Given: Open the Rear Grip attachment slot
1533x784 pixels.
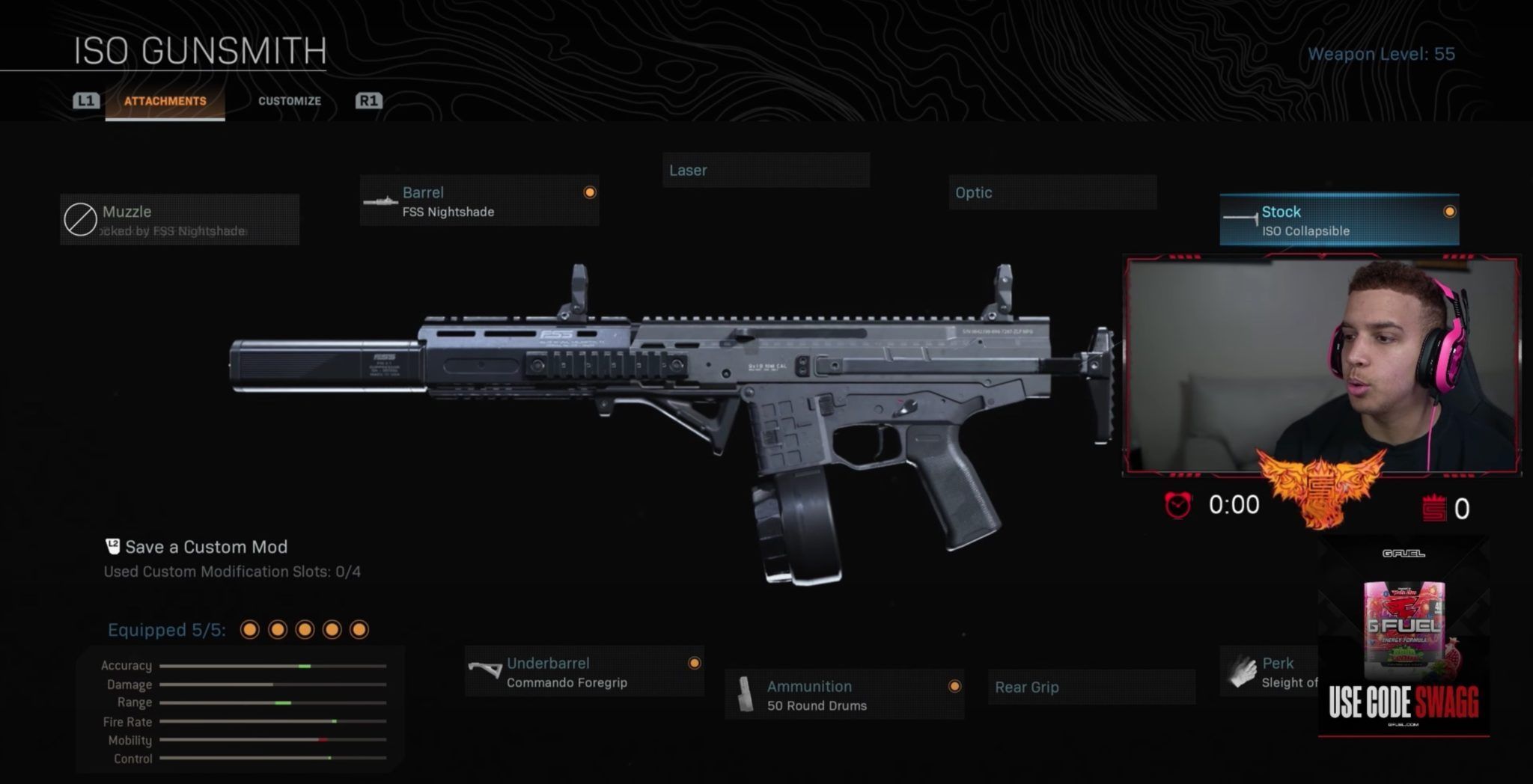Looking at the screenshot, I should pos(1090,687).
